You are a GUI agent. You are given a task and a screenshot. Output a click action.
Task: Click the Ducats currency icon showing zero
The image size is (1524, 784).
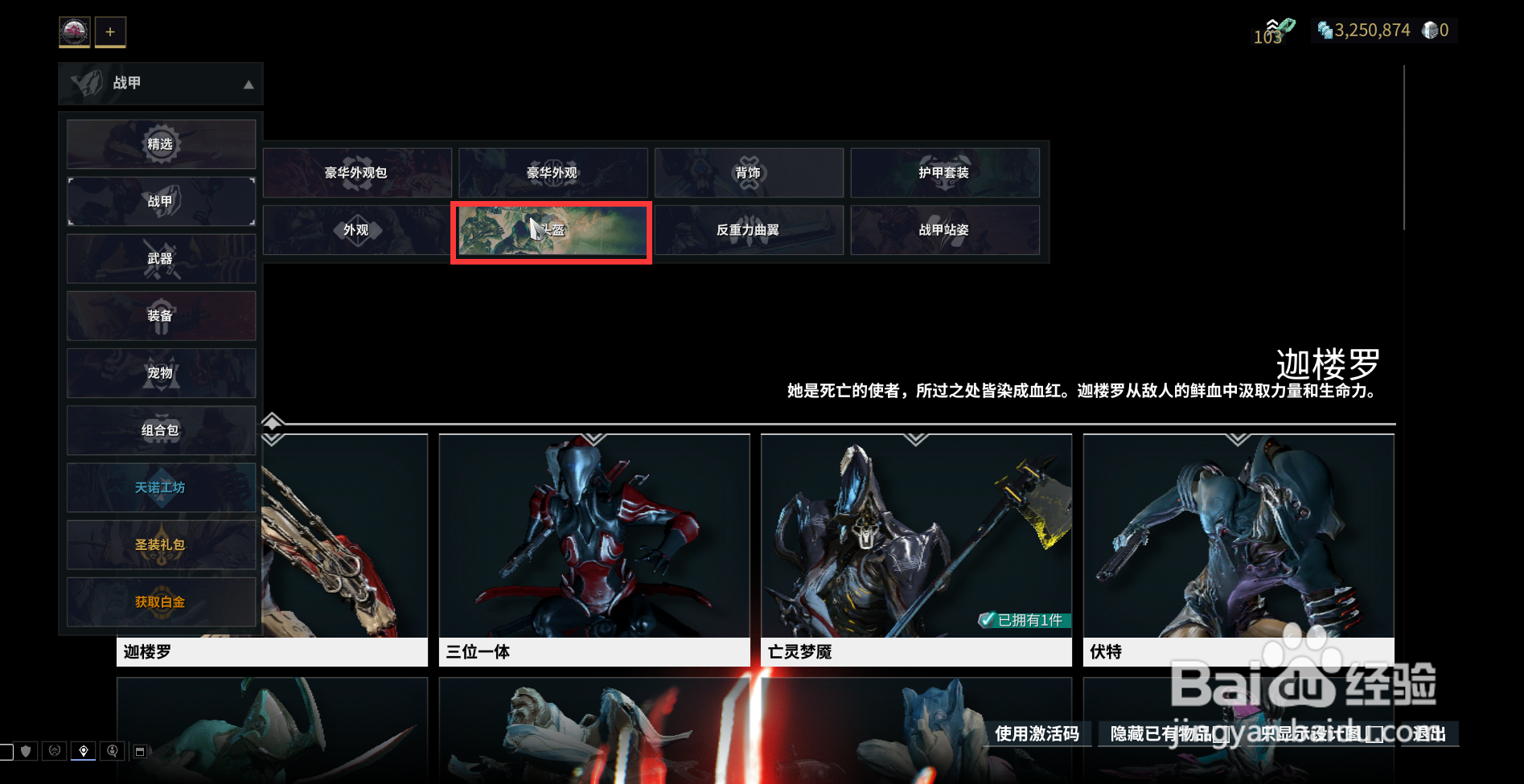coord(1430,30)
